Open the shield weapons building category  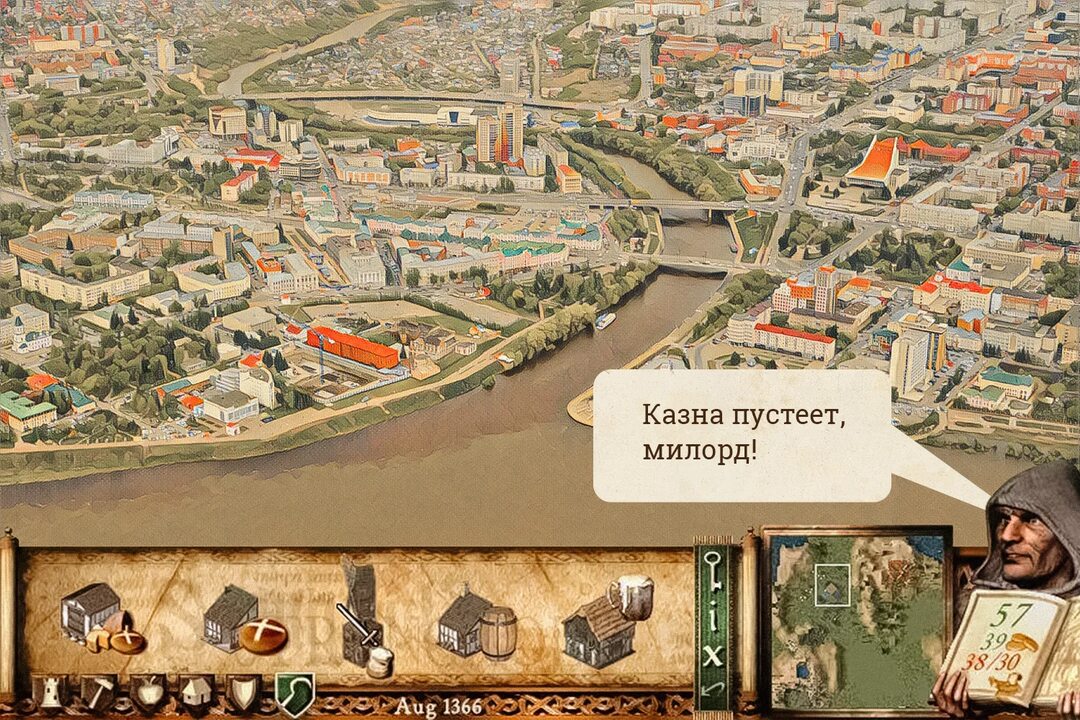click(x=244, y=691)
